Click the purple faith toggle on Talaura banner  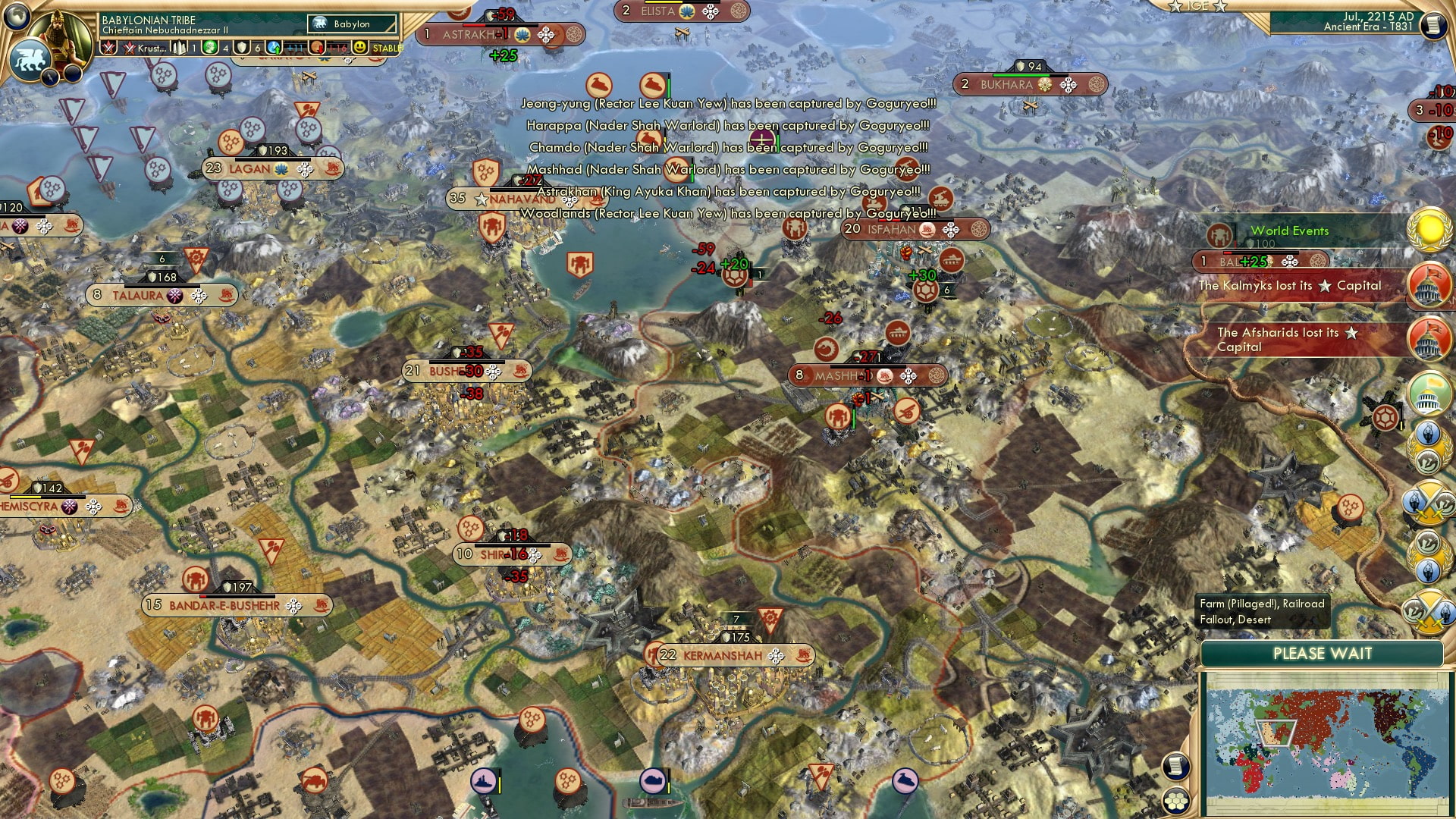point(175,297)
